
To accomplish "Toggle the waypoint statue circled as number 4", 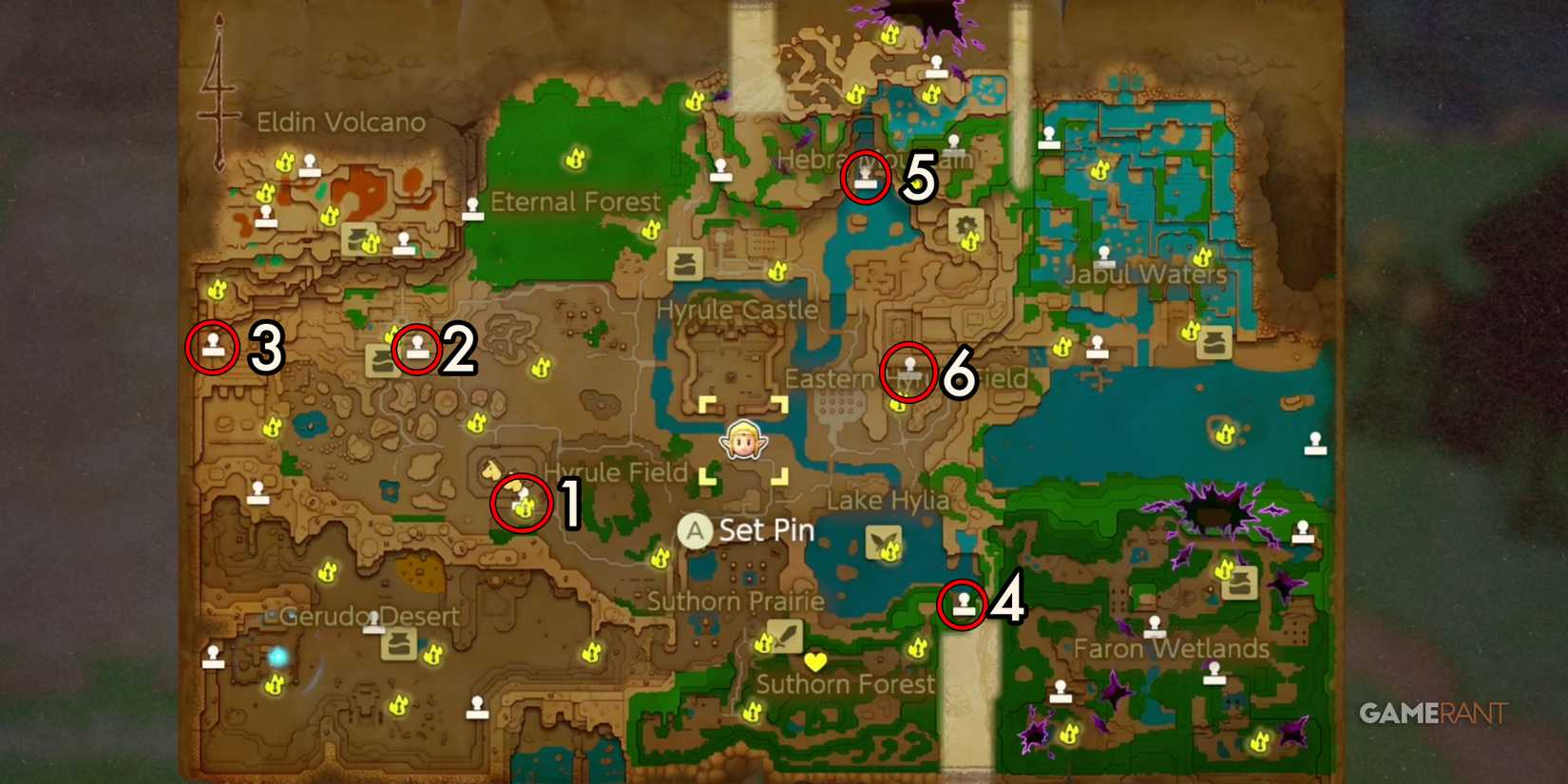I will 964,604.
